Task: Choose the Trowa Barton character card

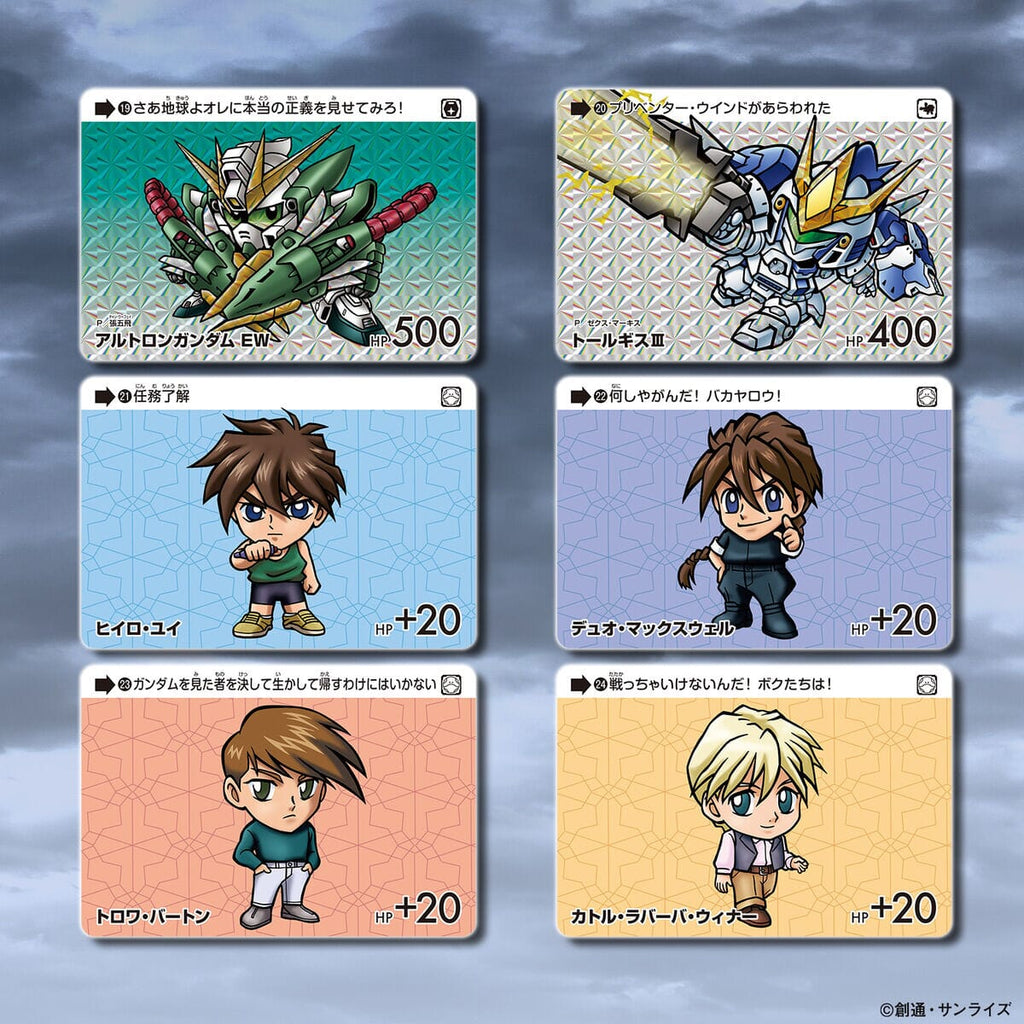Action: click(x=278, y=802)
